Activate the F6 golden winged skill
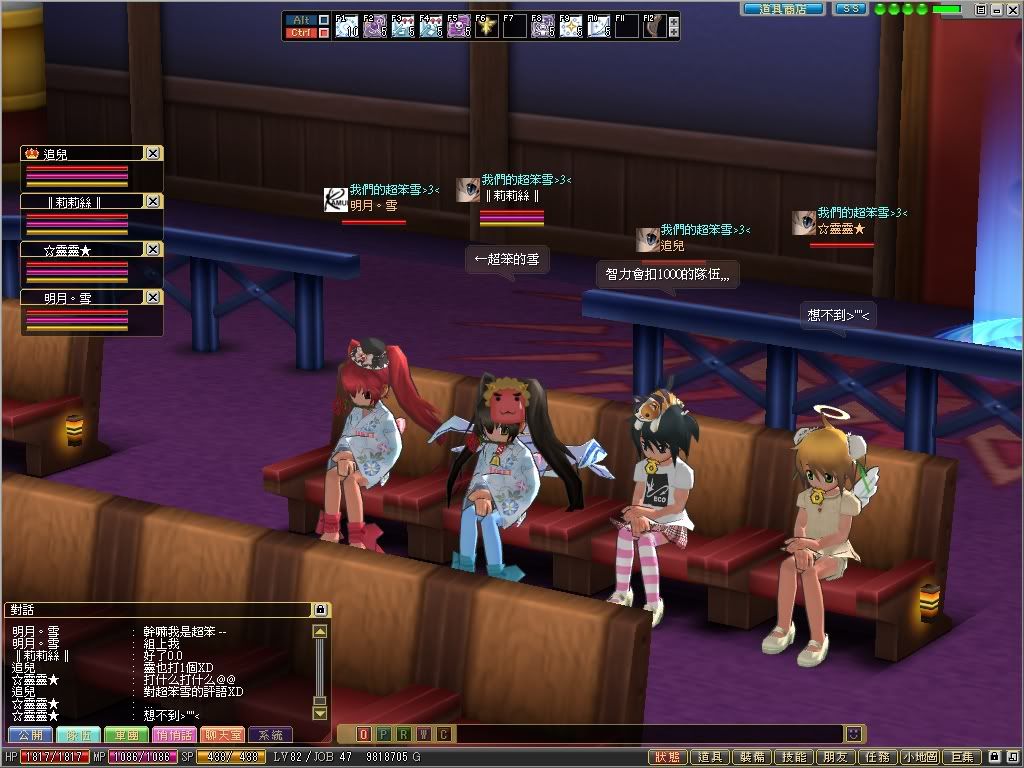This screenshot has height=768, width=1024. tap(487, 26)
